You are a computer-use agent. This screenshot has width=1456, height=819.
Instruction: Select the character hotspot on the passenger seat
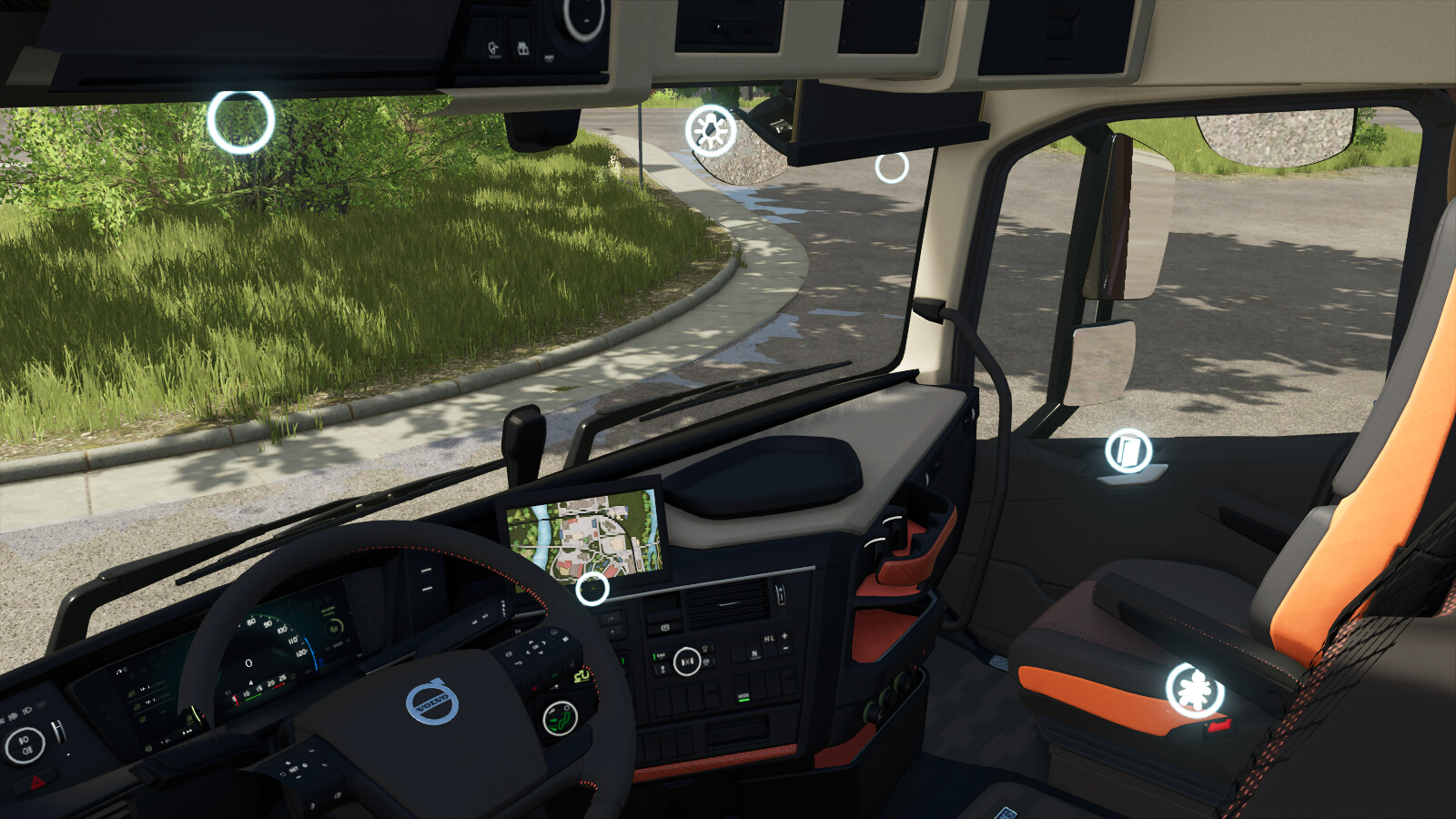click(1192, 690)
